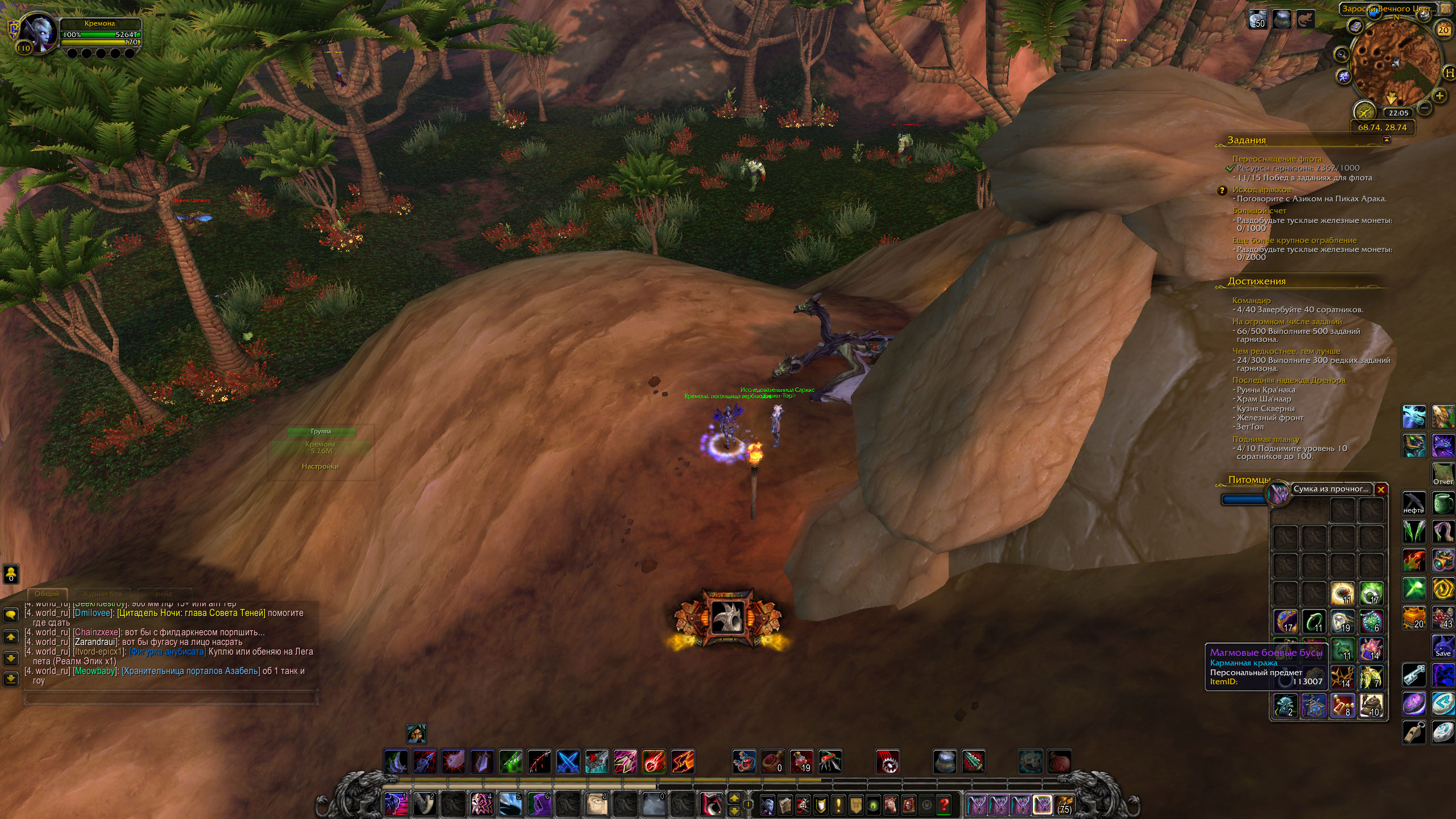Use the red fireball ability

(654, 762)
